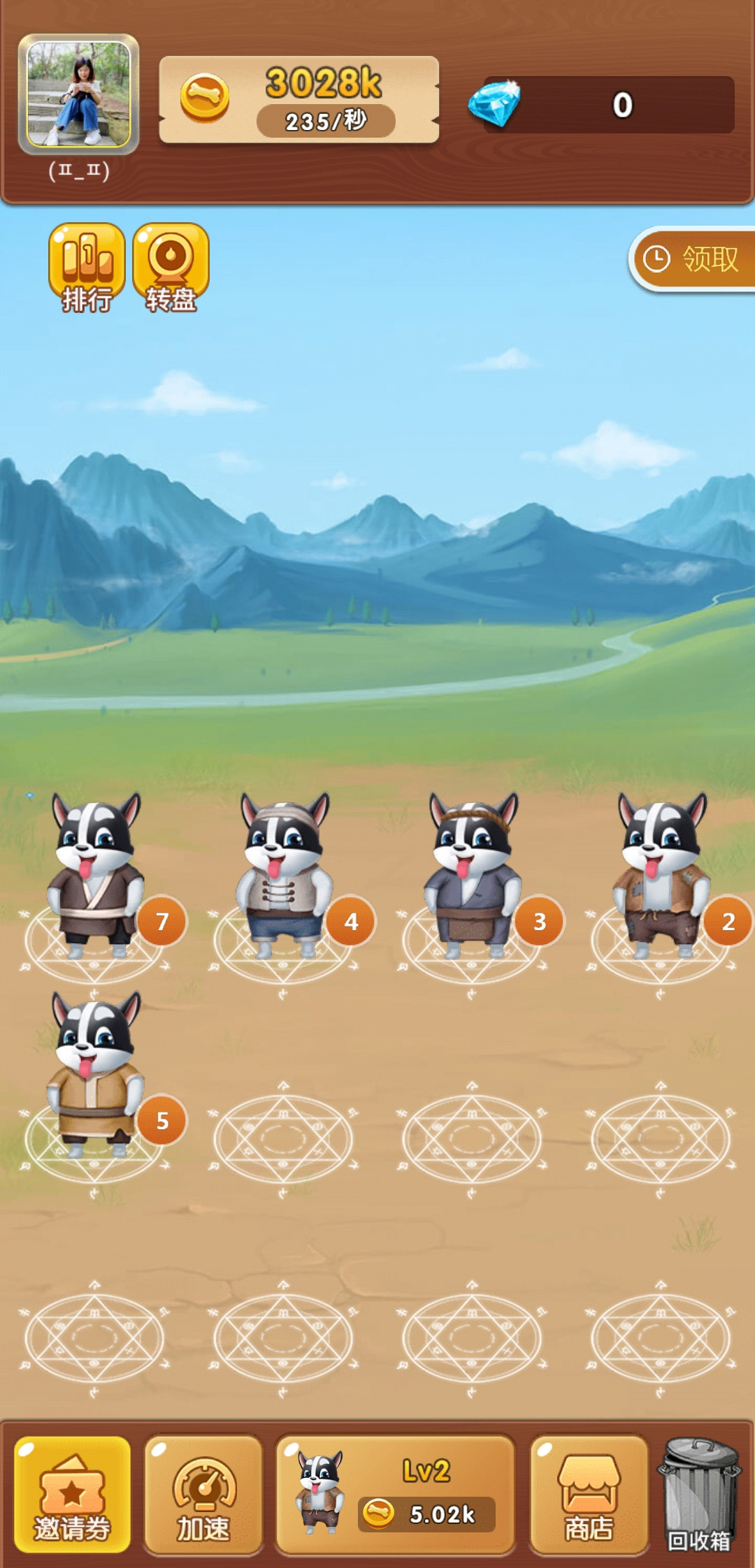The height and width of the screenshot is (1568, 755).
Task: Click the 回收箱 recycle bin
Action: point(699,1493)
